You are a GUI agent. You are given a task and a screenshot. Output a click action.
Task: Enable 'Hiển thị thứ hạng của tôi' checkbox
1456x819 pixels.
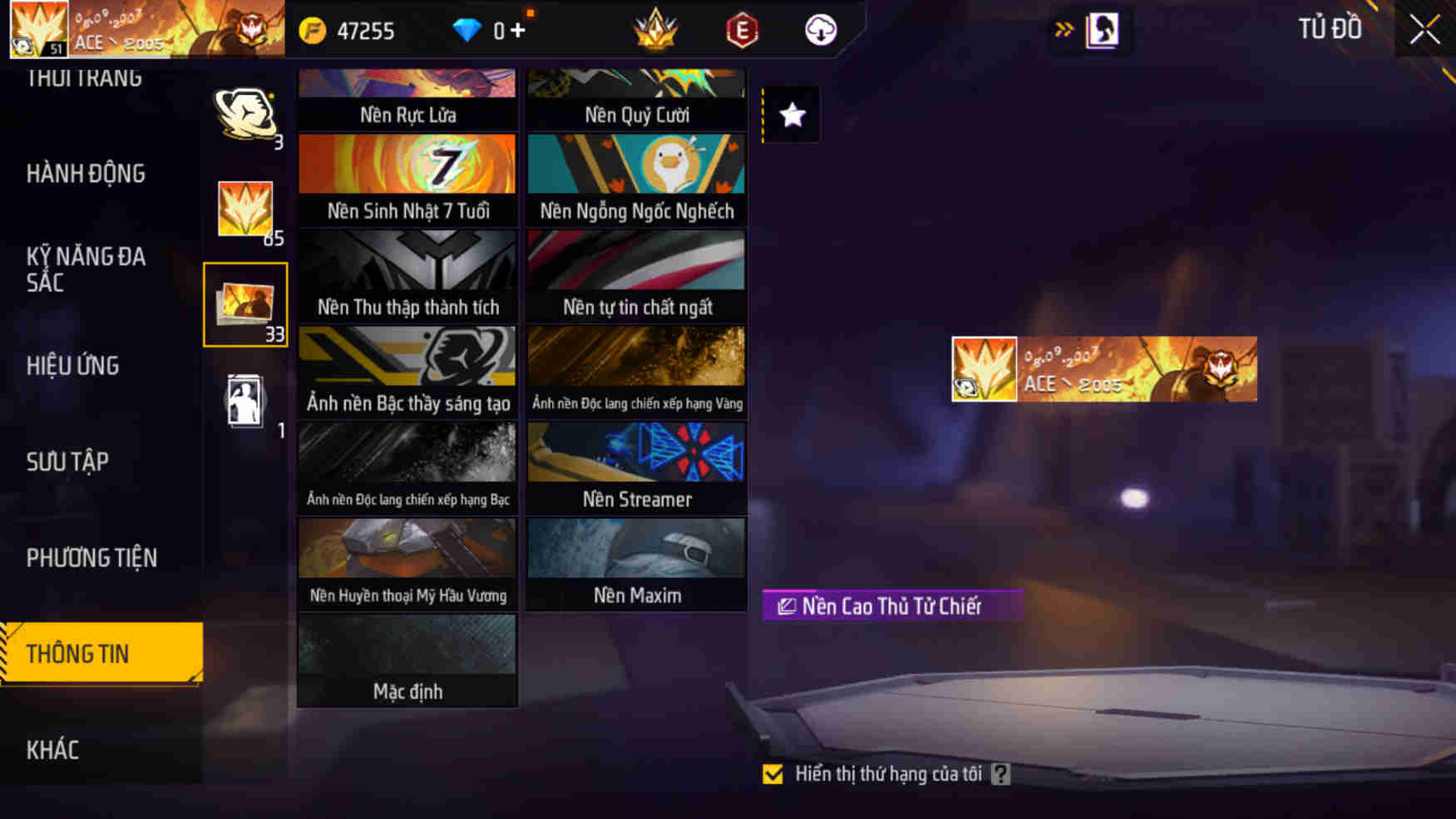[773, 774]
